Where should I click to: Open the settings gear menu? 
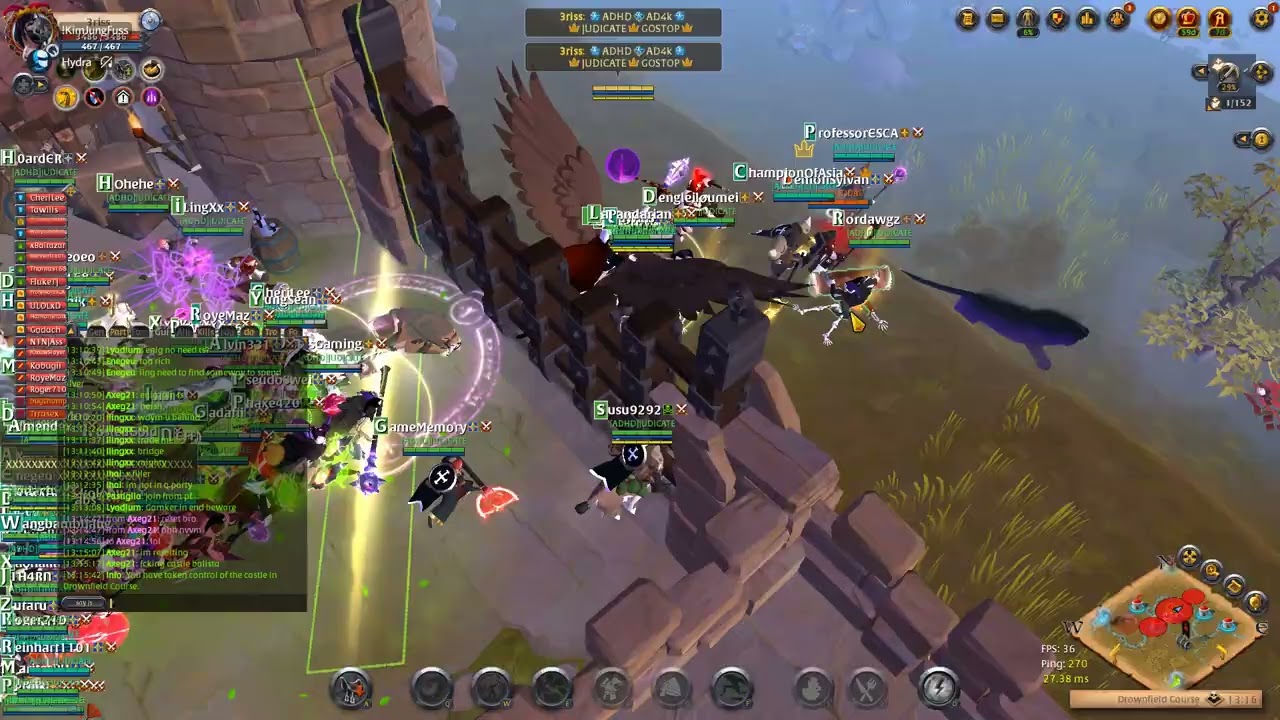coord(1262,18)
